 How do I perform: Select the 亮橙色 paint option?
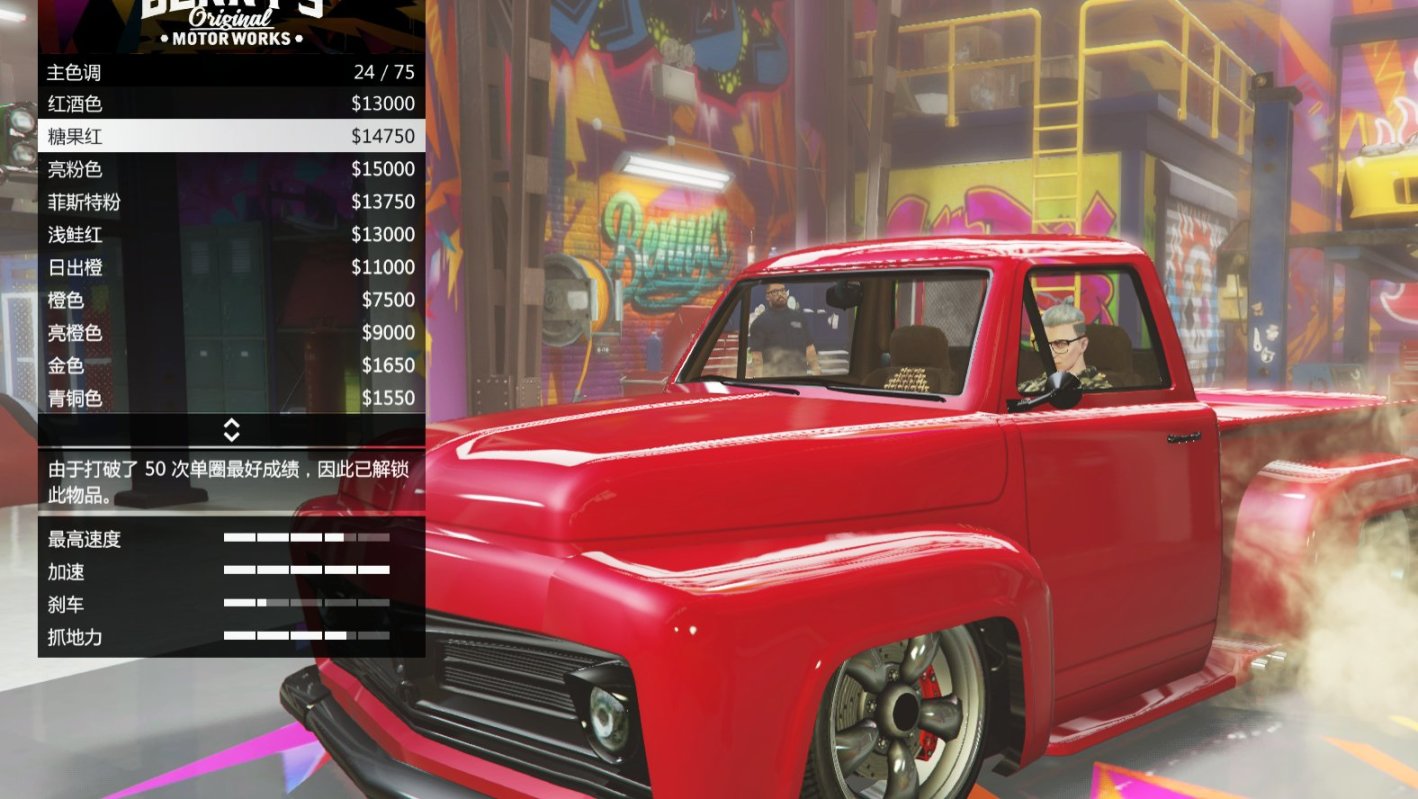[x=228, y=333]
